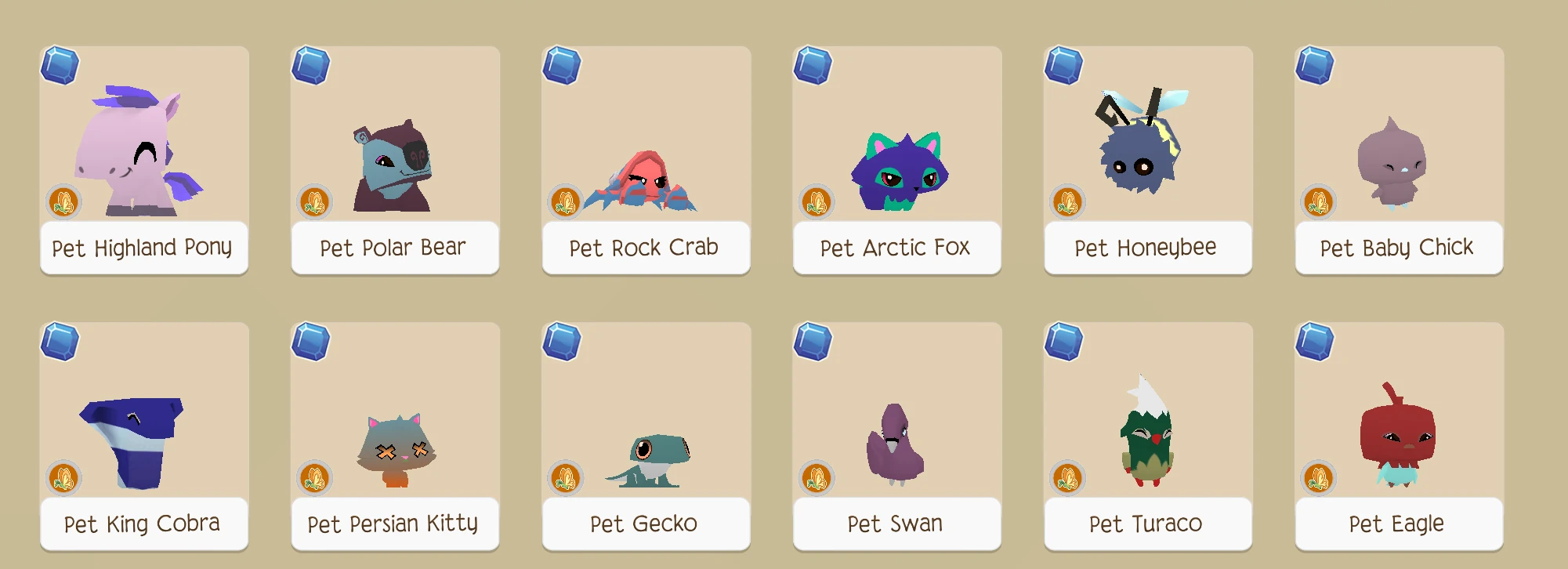Click the sapphire gem icon on Pet Highland Pony card
This screenshot has width=1568, height=569.
click(x=61, y=67)
